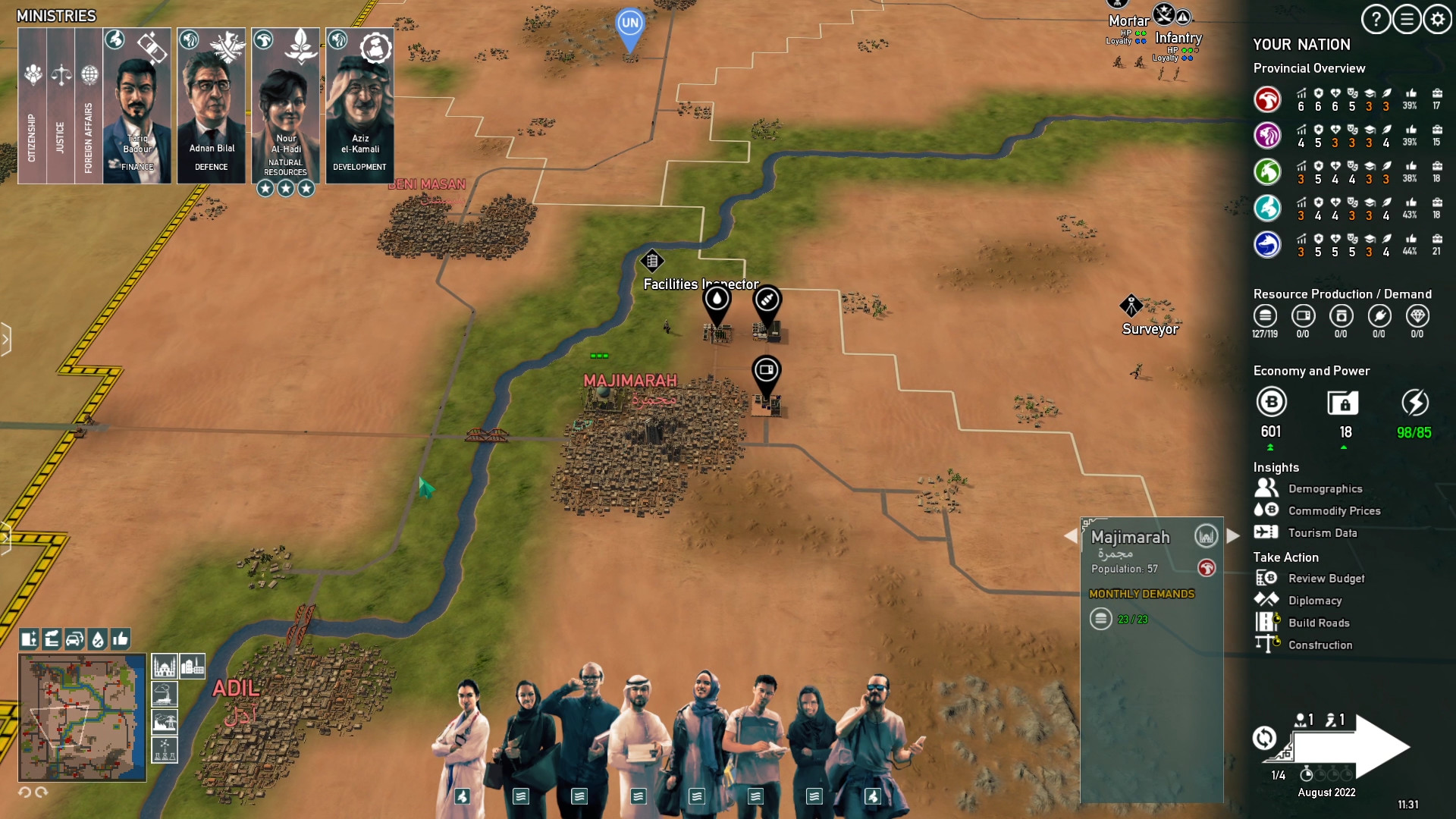Open Demographics insights
The height and width of the screenshot is (819, 1456).
[1325, 489]
